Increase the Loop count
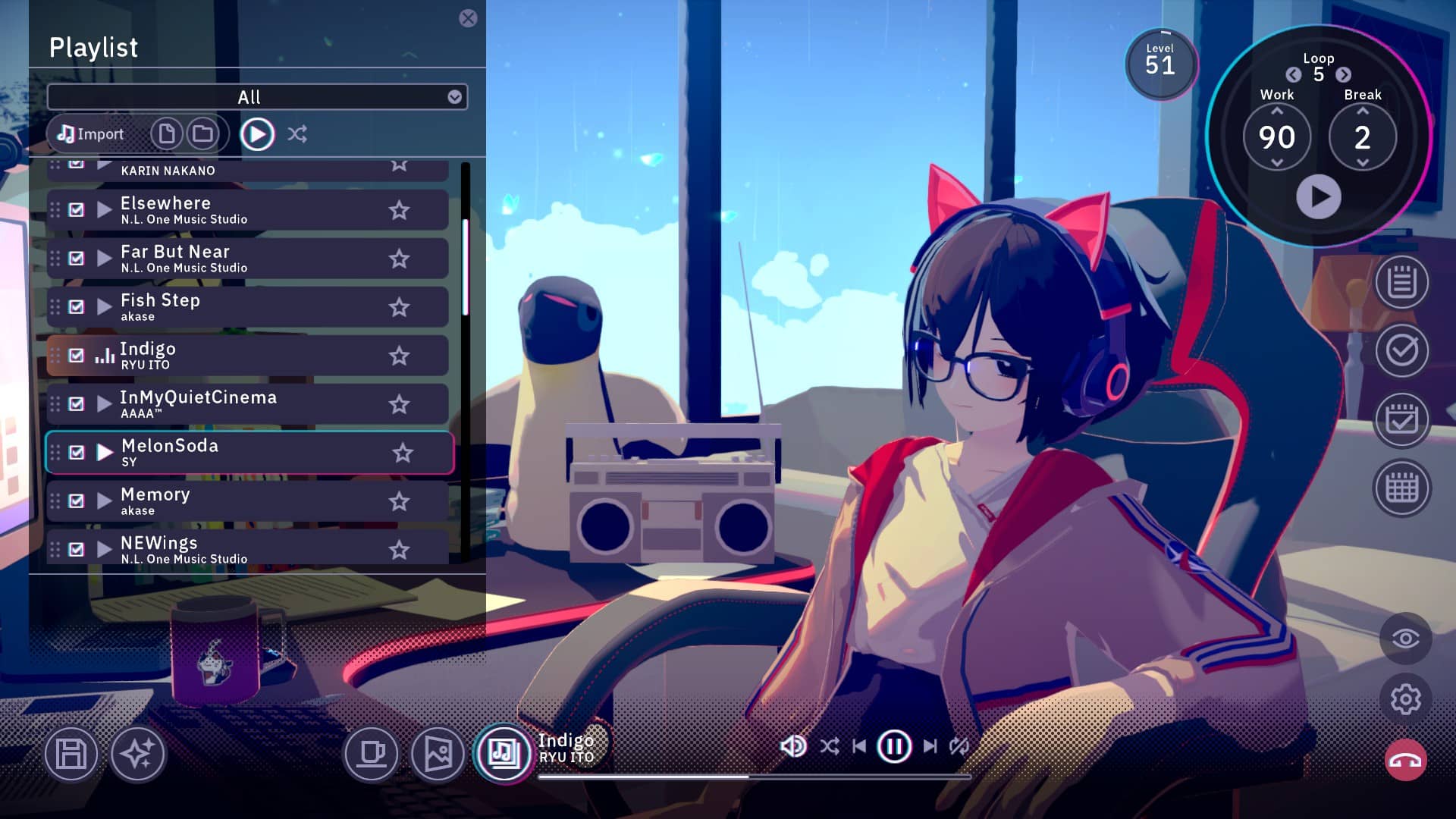This screenshot has width=1456, height=819. tap(1343, 74)
